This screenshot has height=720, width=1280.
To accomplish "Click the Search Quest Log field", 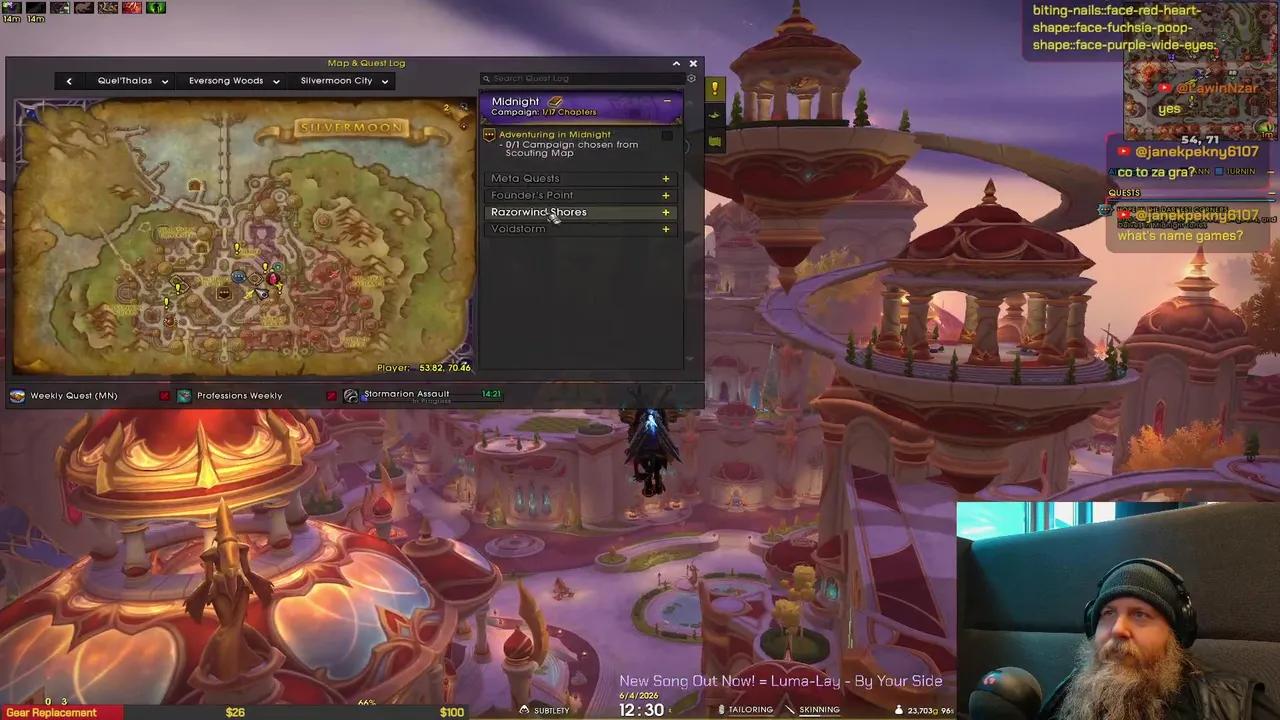I will [x=570, y=78].
